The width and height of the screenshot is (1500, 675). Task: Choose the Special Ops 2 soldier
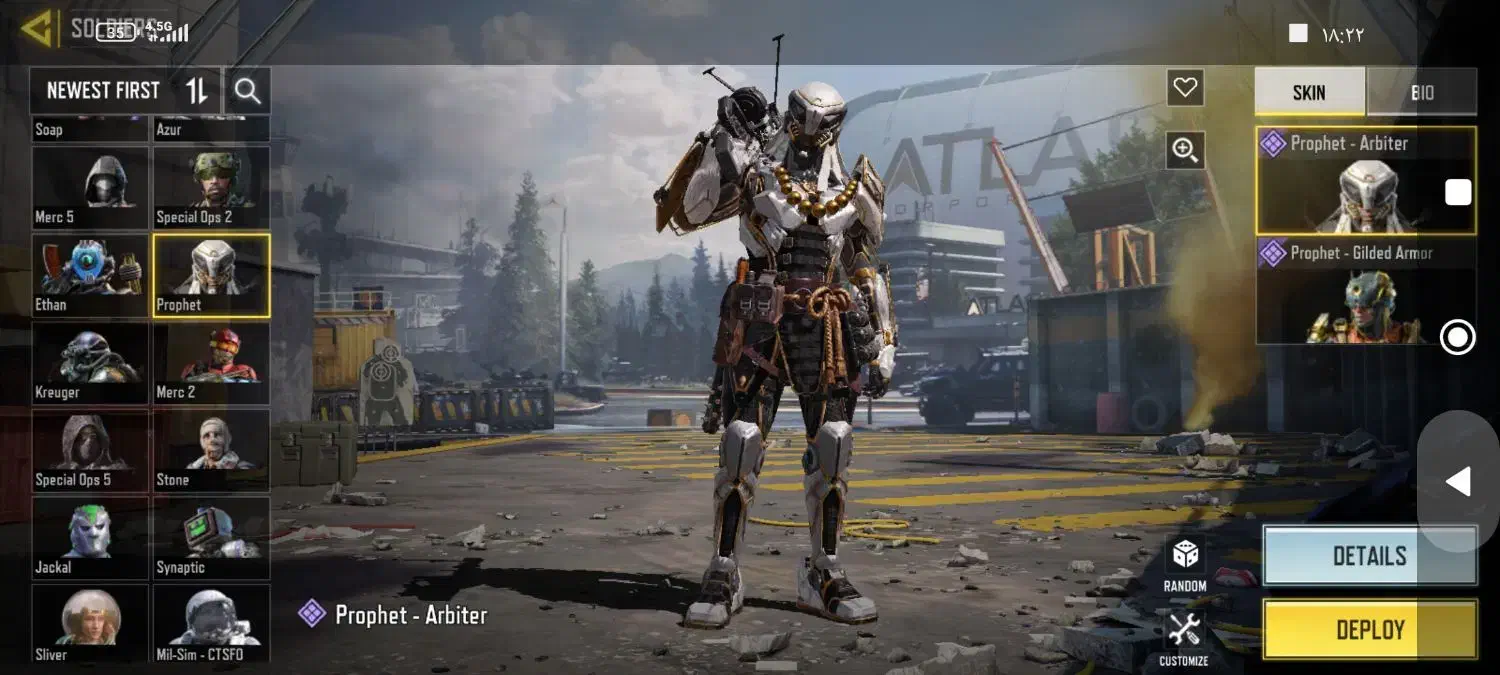(211, 188)
